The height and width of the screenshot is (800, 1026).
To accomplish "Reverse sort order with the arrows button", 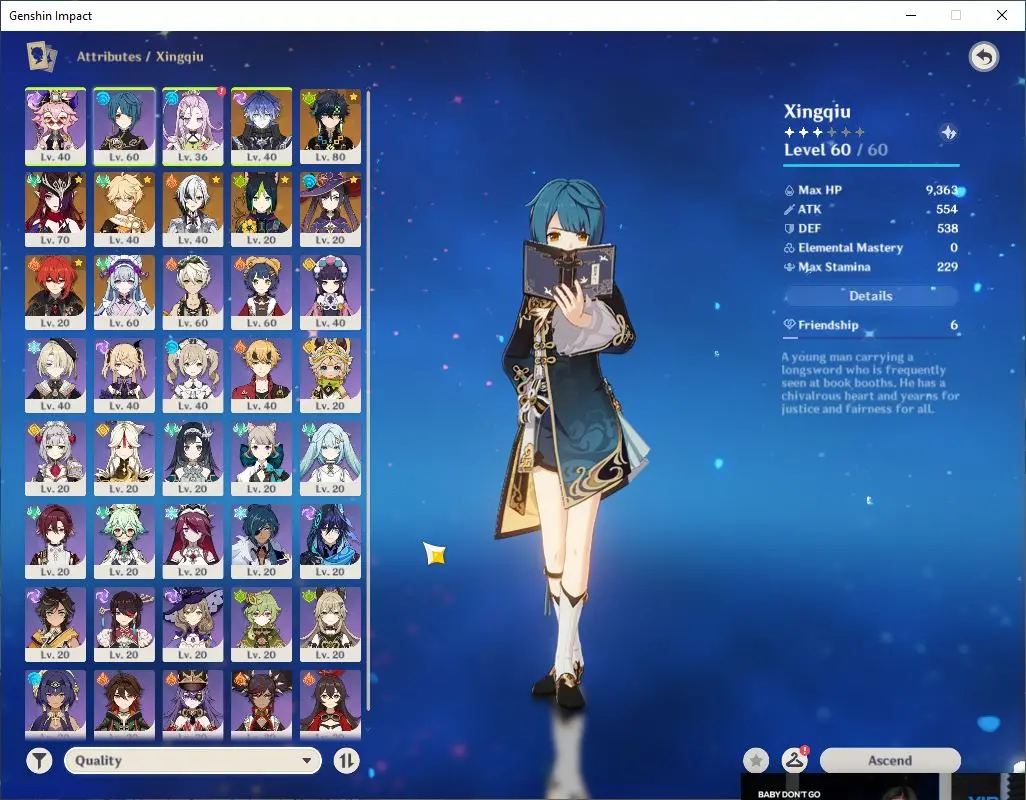I will pyautogui.click(x=346, y=760).
